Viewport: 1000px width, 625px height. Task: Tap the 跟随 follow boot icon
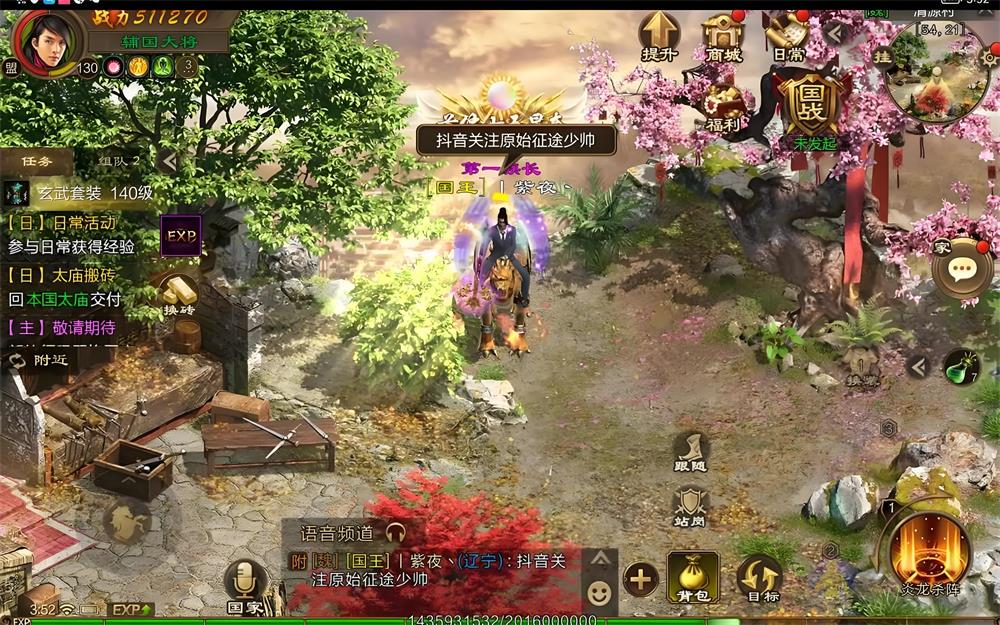point(690,452)
